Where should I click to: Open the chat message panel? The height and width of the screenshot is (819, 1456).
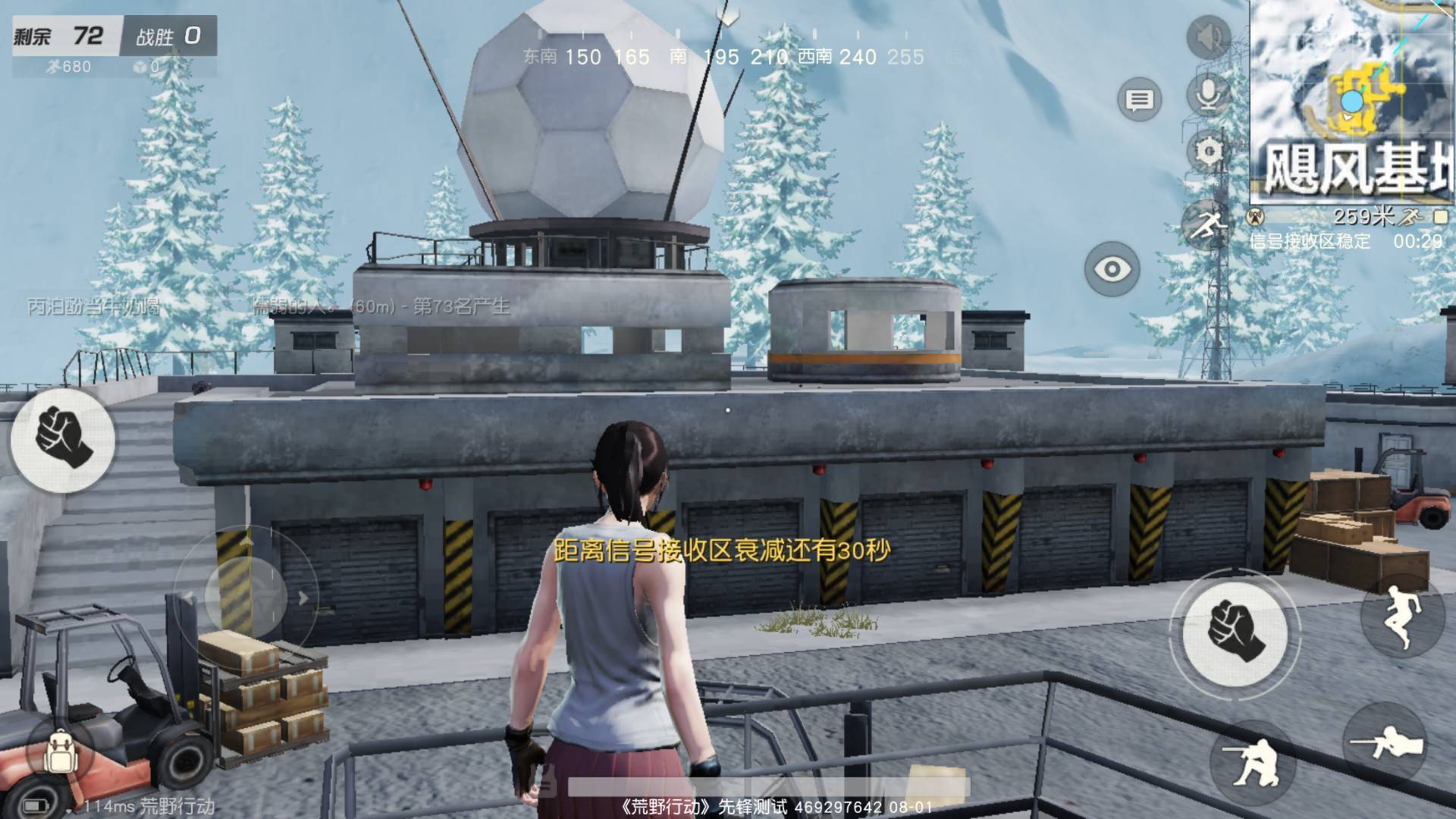point(1139,99)
